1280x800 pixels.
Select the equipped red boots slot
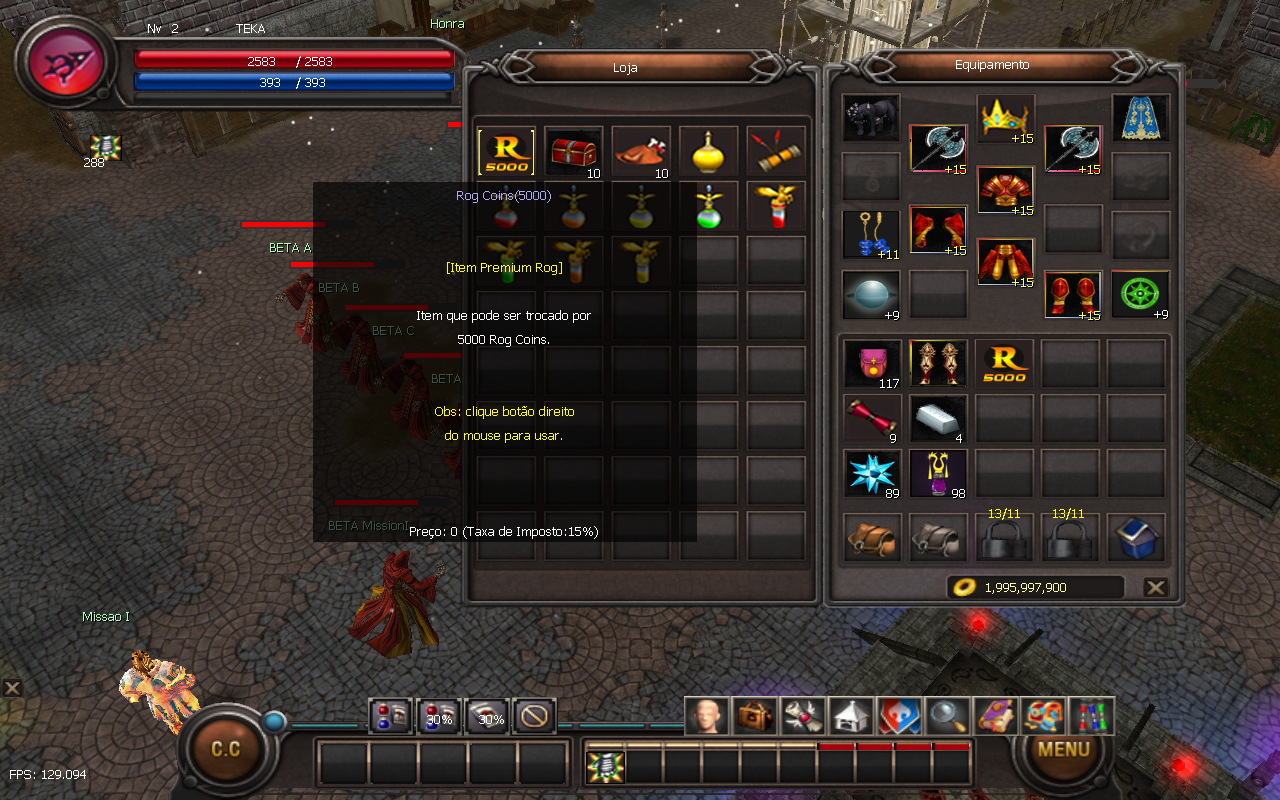coord(1073,296)
